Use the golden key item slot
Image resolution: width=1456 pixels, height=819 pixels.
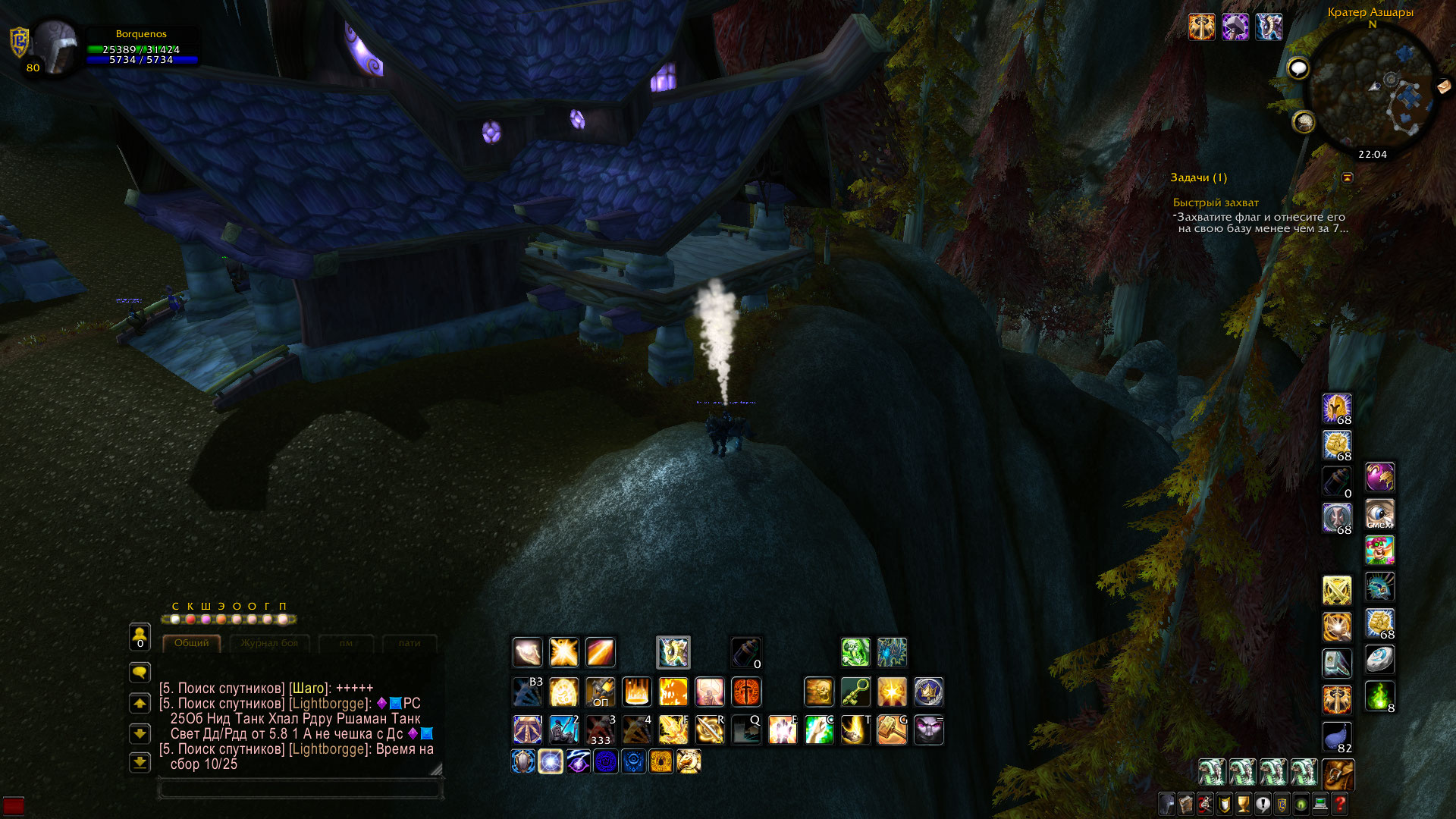(855, 692)
